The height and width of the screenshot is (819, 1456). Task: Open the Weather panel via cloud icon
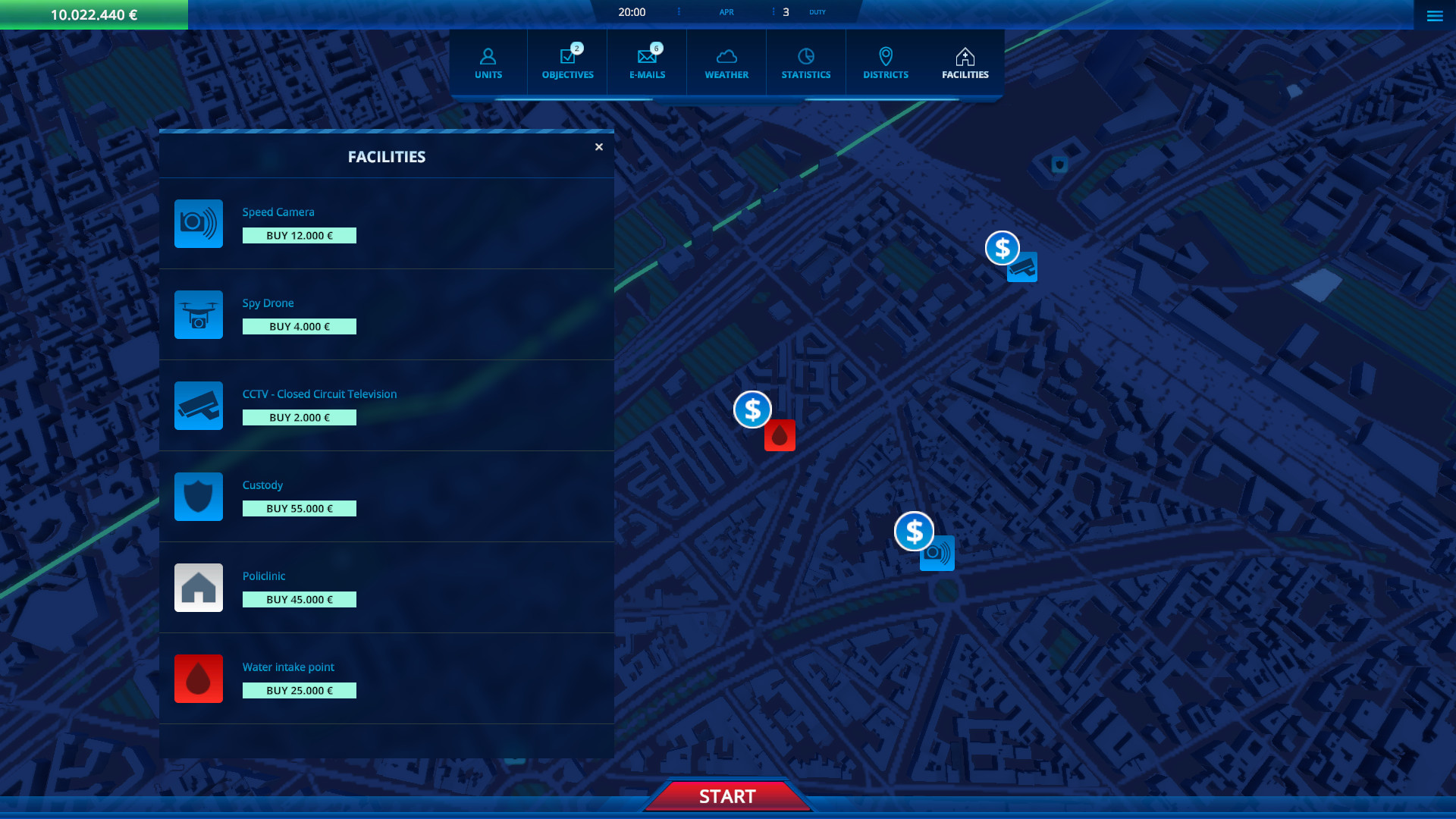pos(726,61)
